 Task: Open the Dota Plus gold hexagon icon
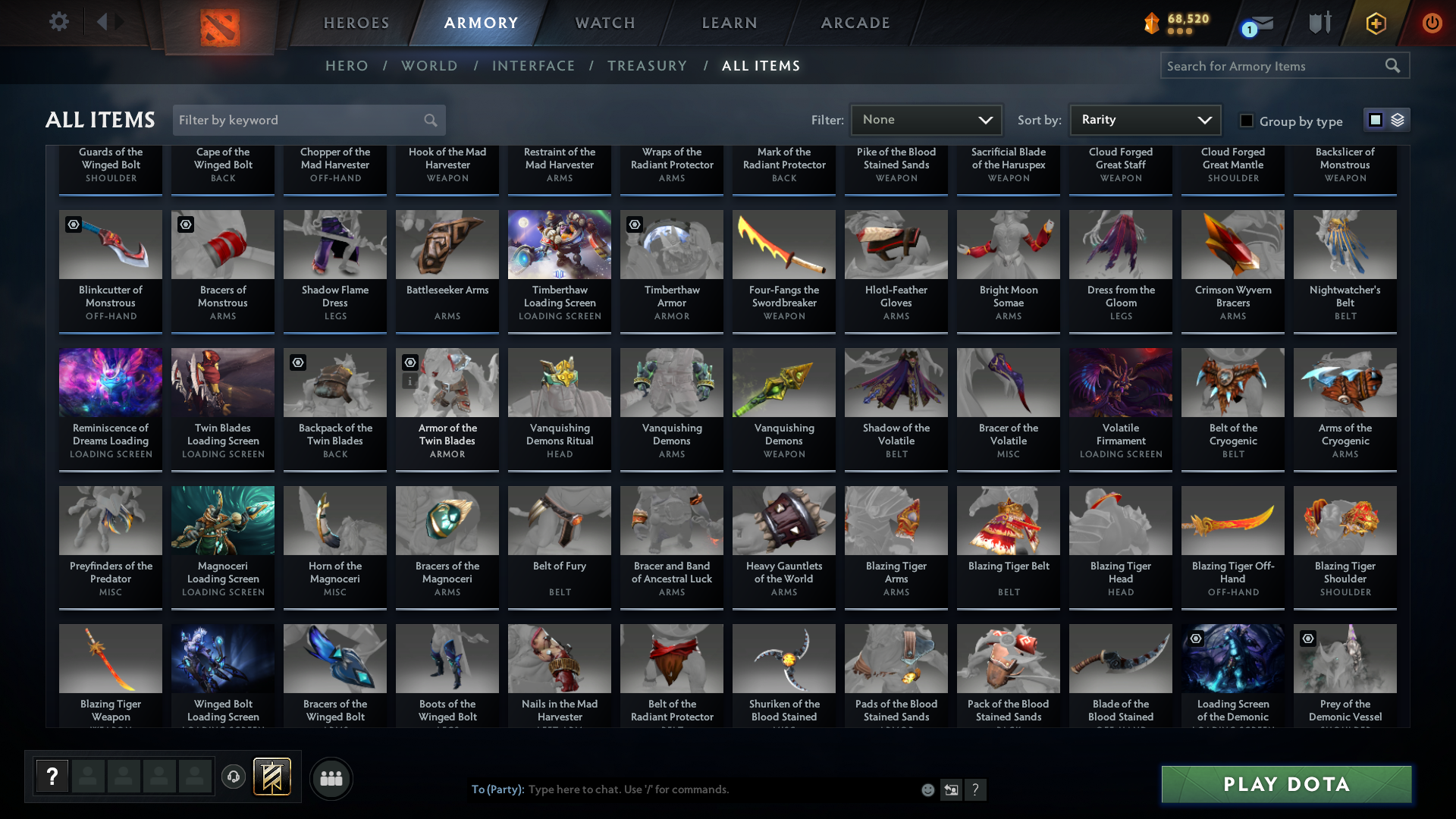coord(1375,23)
